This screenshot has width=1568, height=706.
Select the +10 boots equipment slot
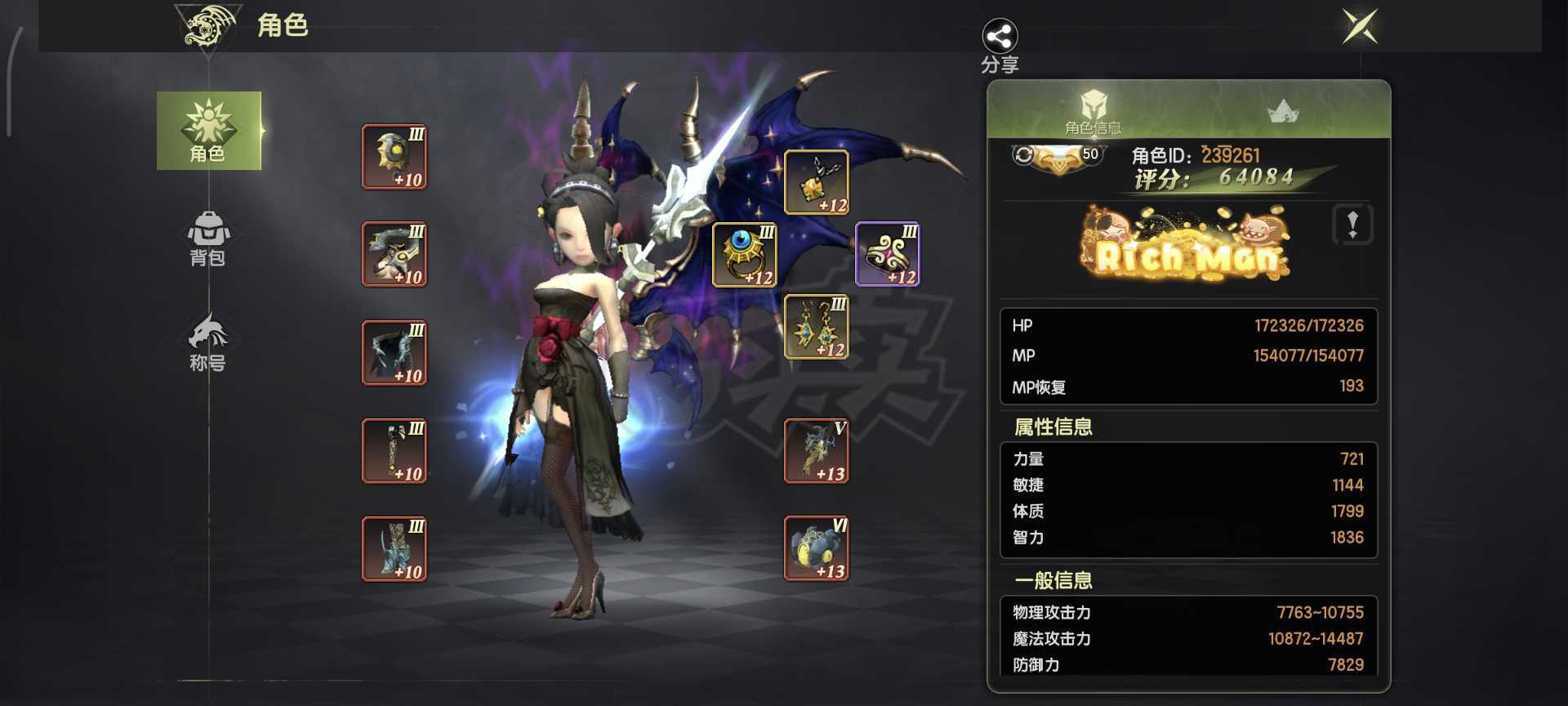click(x=394, y=549)
